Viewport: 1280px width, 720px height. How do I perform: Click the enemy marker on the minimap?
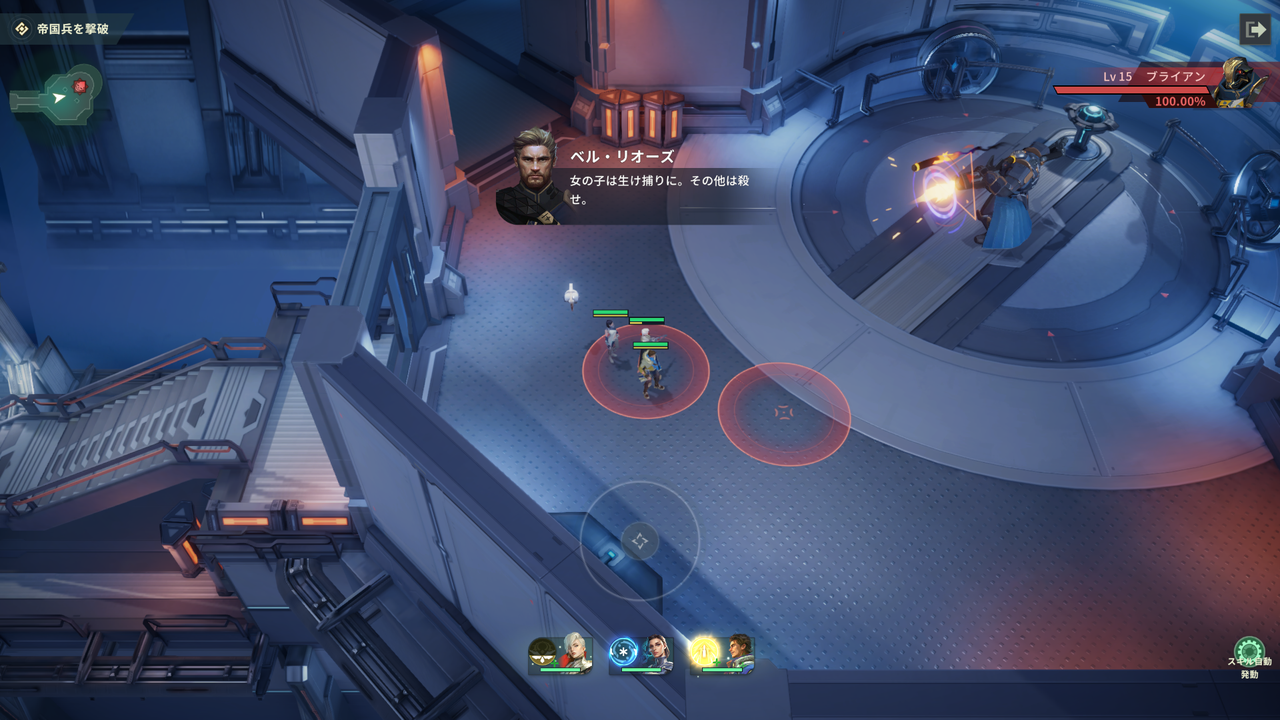click(80, 86)
